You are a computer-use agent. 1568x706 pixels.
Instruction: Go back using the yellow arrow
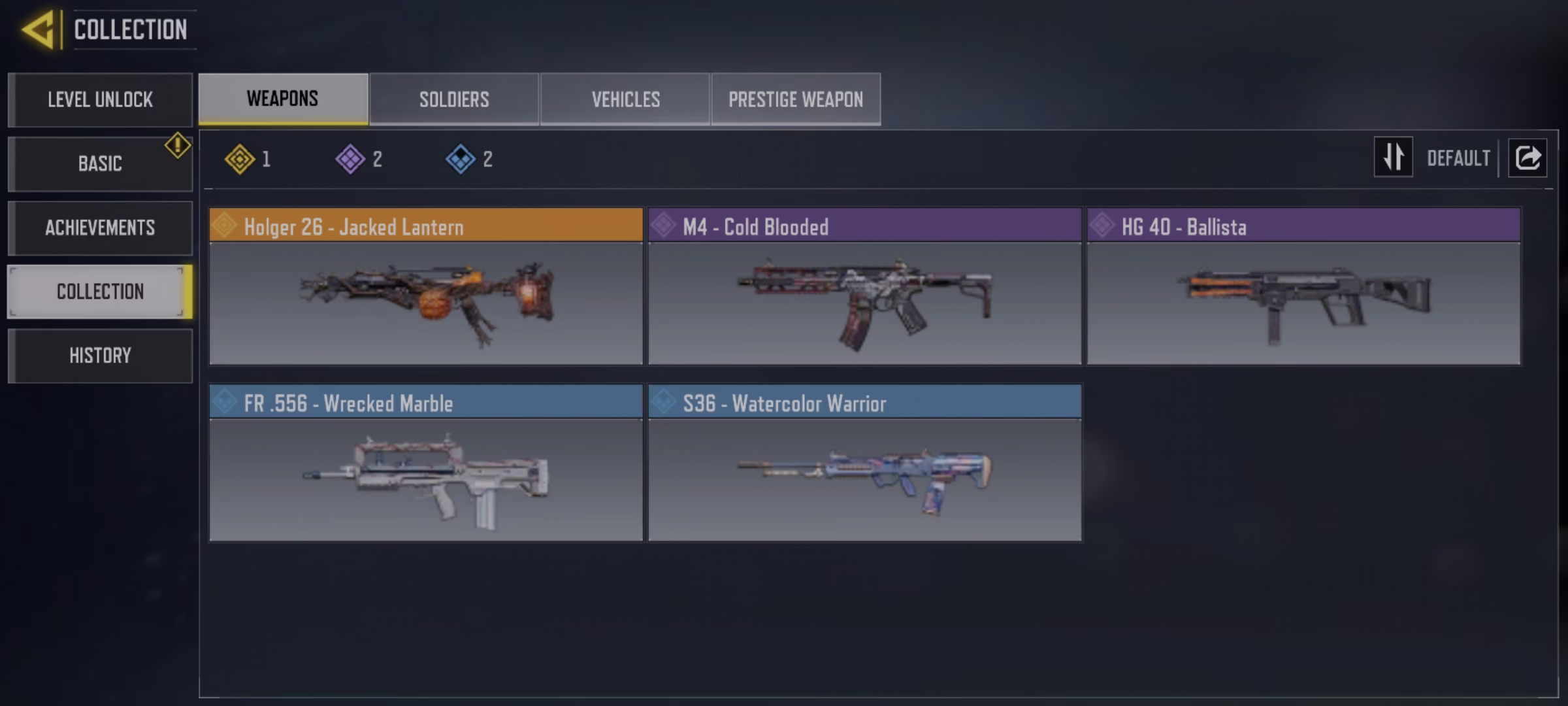(39, 29)
